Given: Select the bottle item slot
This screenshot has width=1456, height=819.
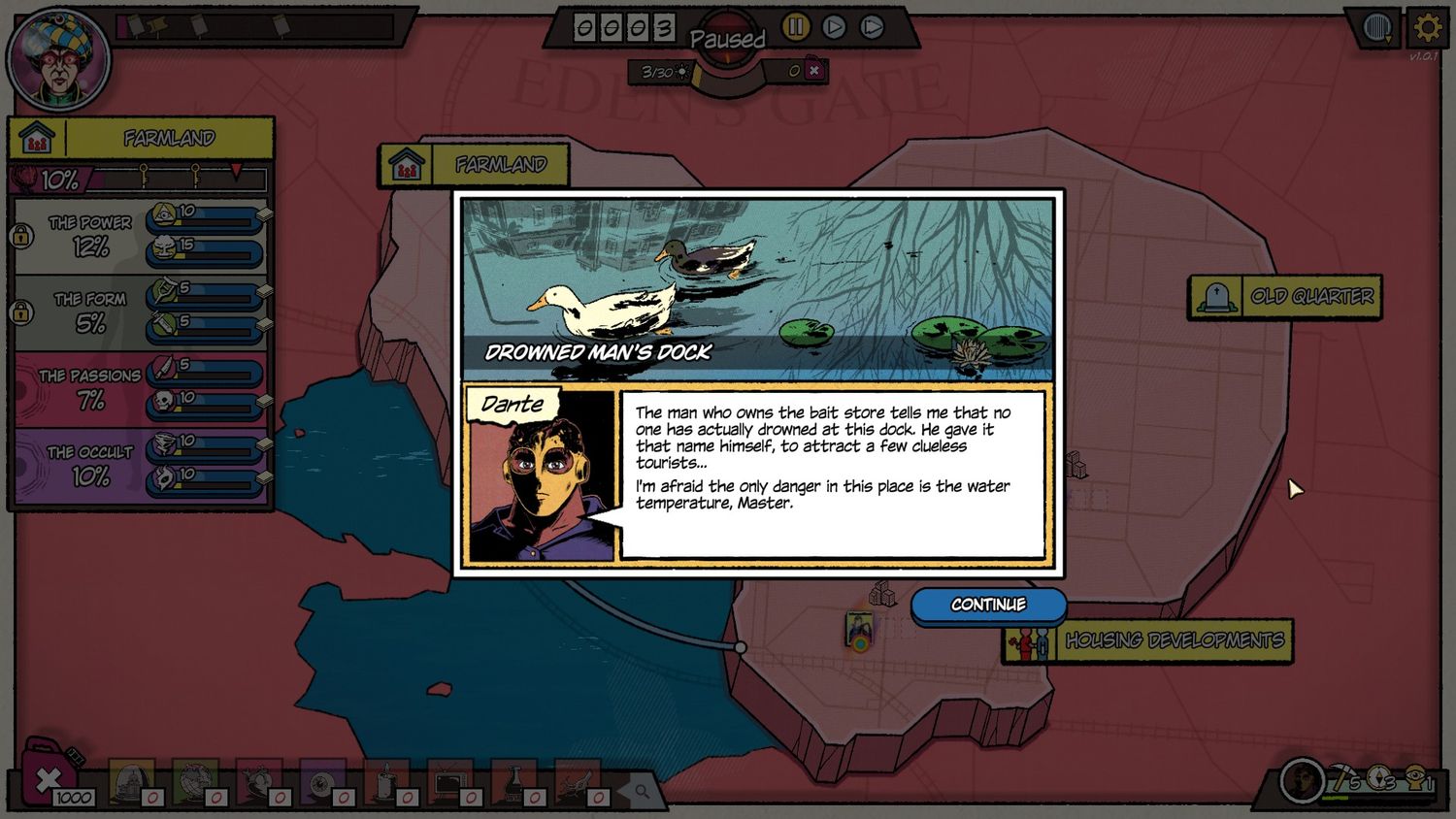Looking at the screenshot, I should click(x=513, y=782).
